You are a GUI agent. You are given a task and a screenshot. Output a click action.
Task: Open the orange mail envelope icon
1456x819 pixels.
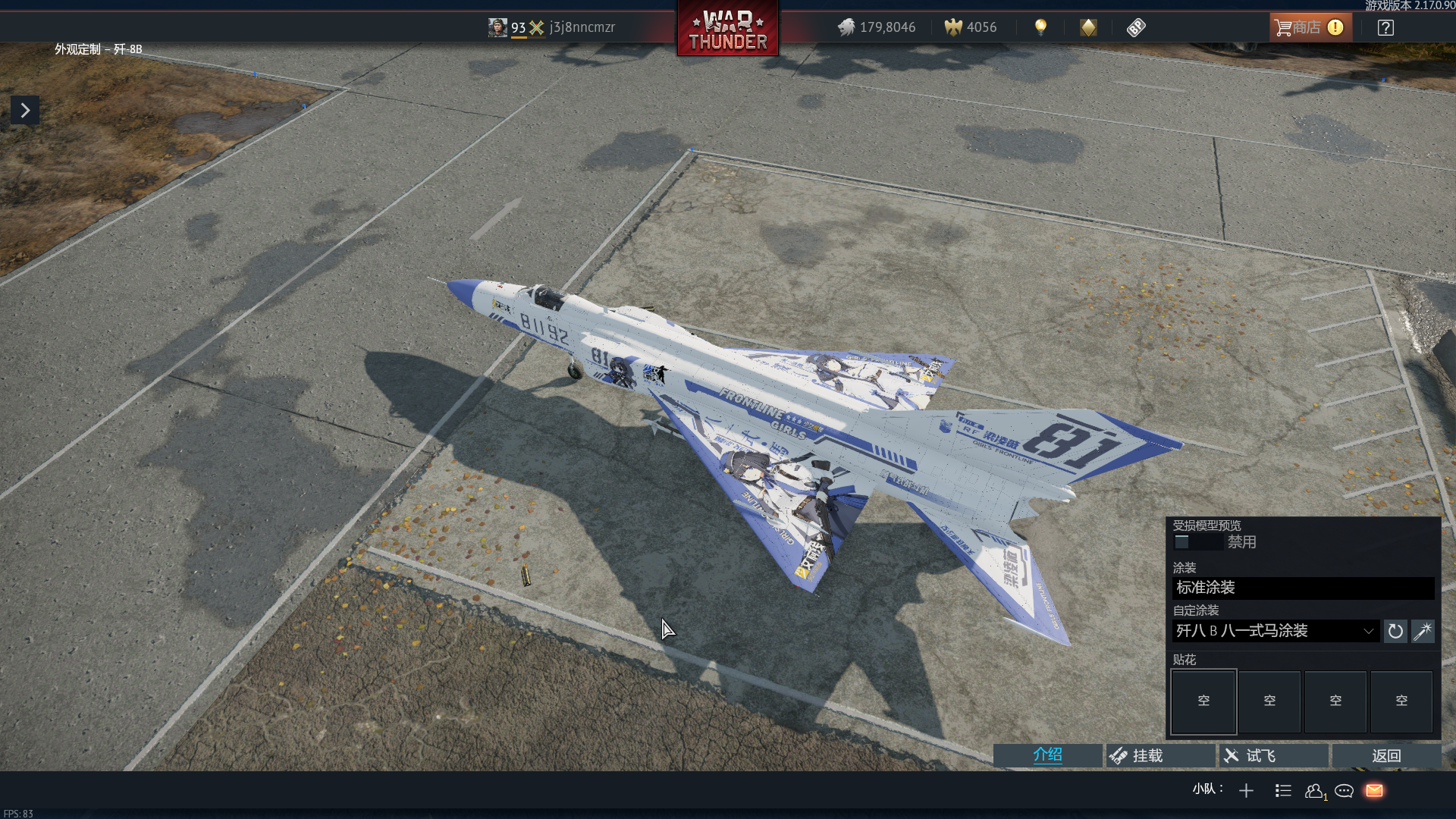1374,791
